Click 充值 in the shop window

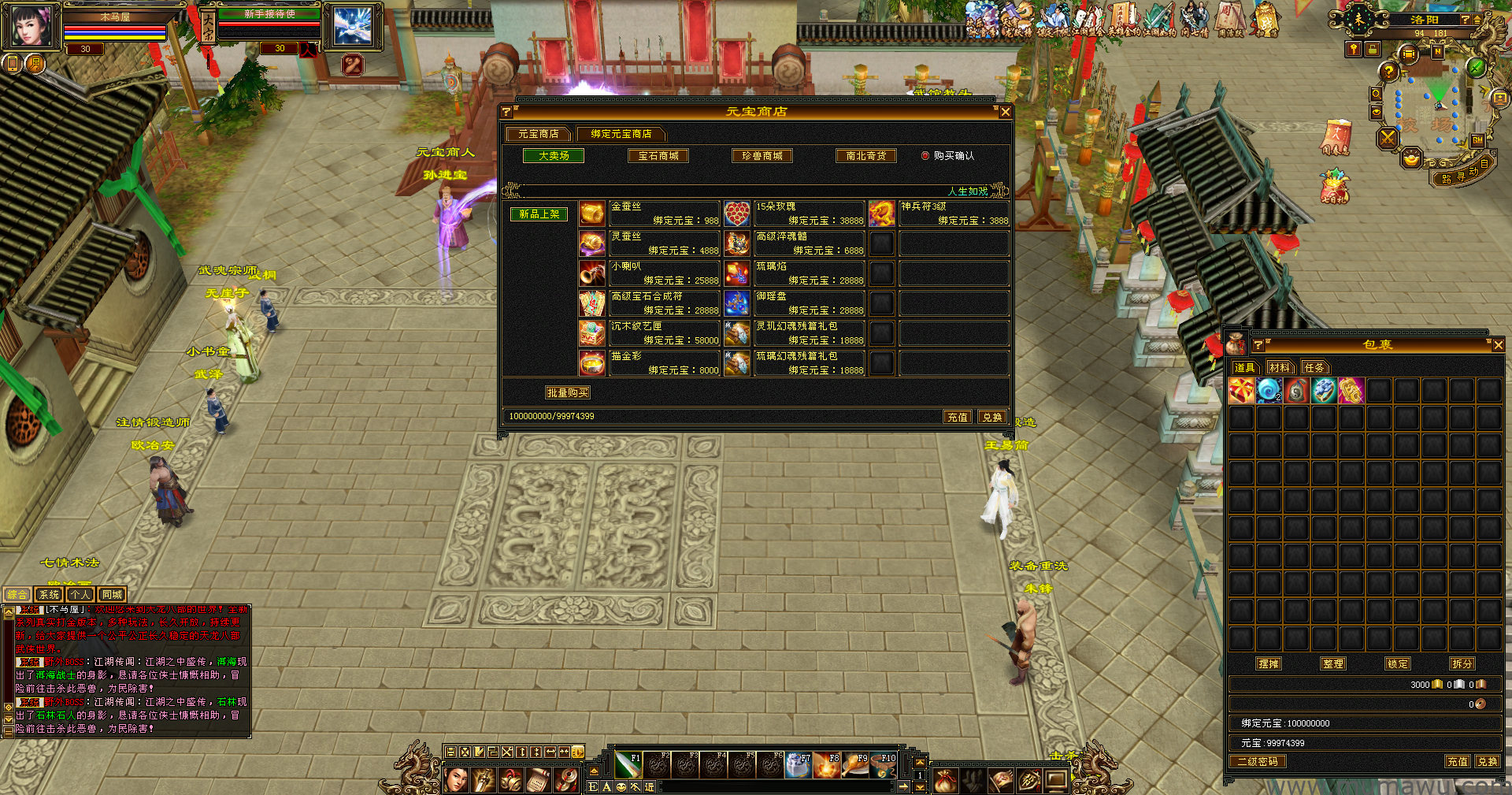(x=958, y=417)
